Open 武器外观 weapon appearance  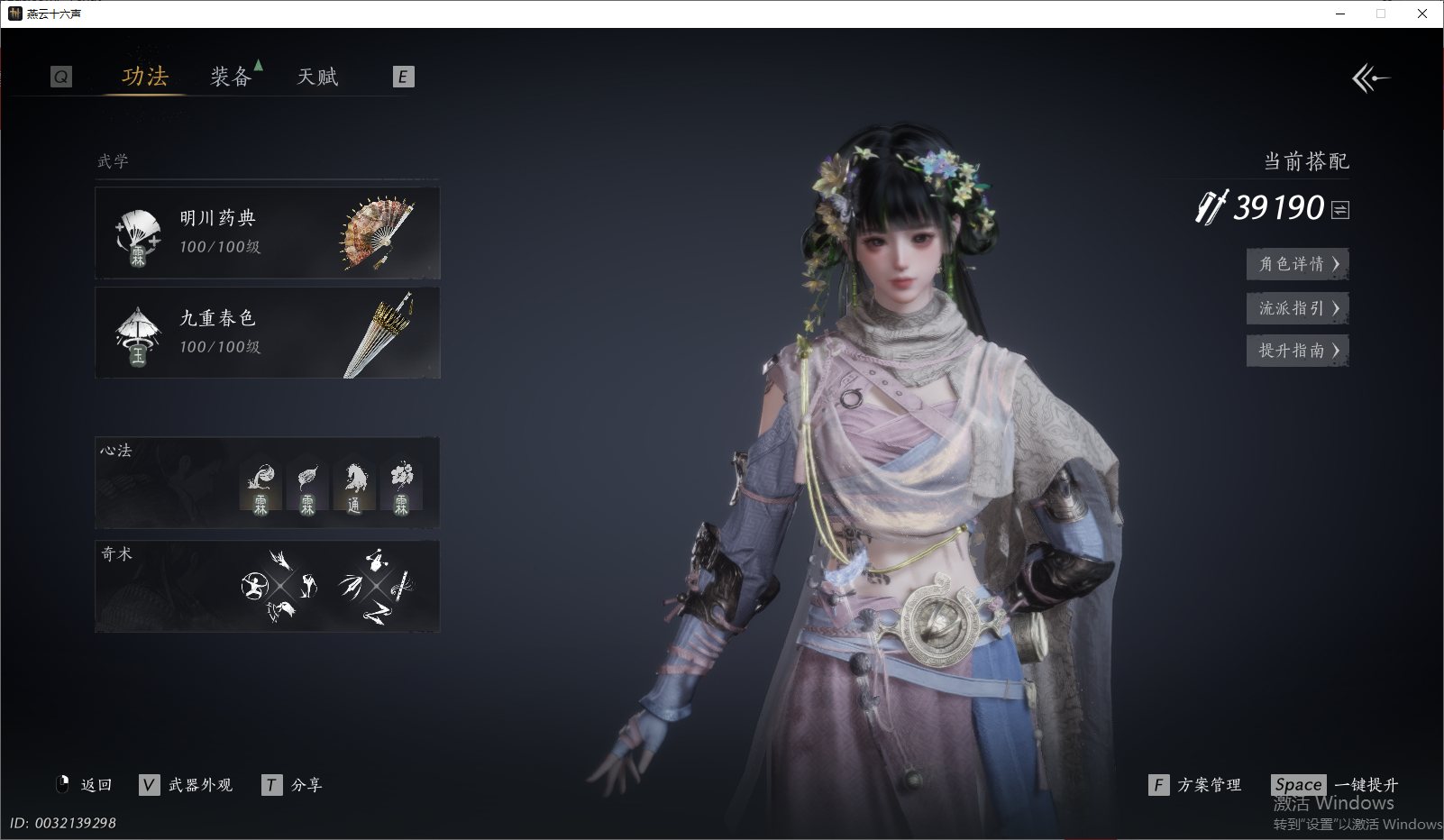point(187,785)
